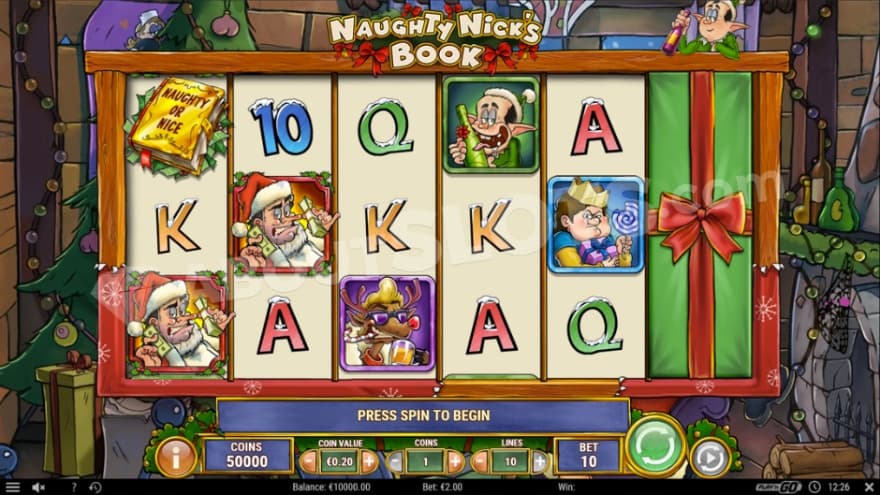Lower the number of coins
880x495 pixels.
click(395, 461)
